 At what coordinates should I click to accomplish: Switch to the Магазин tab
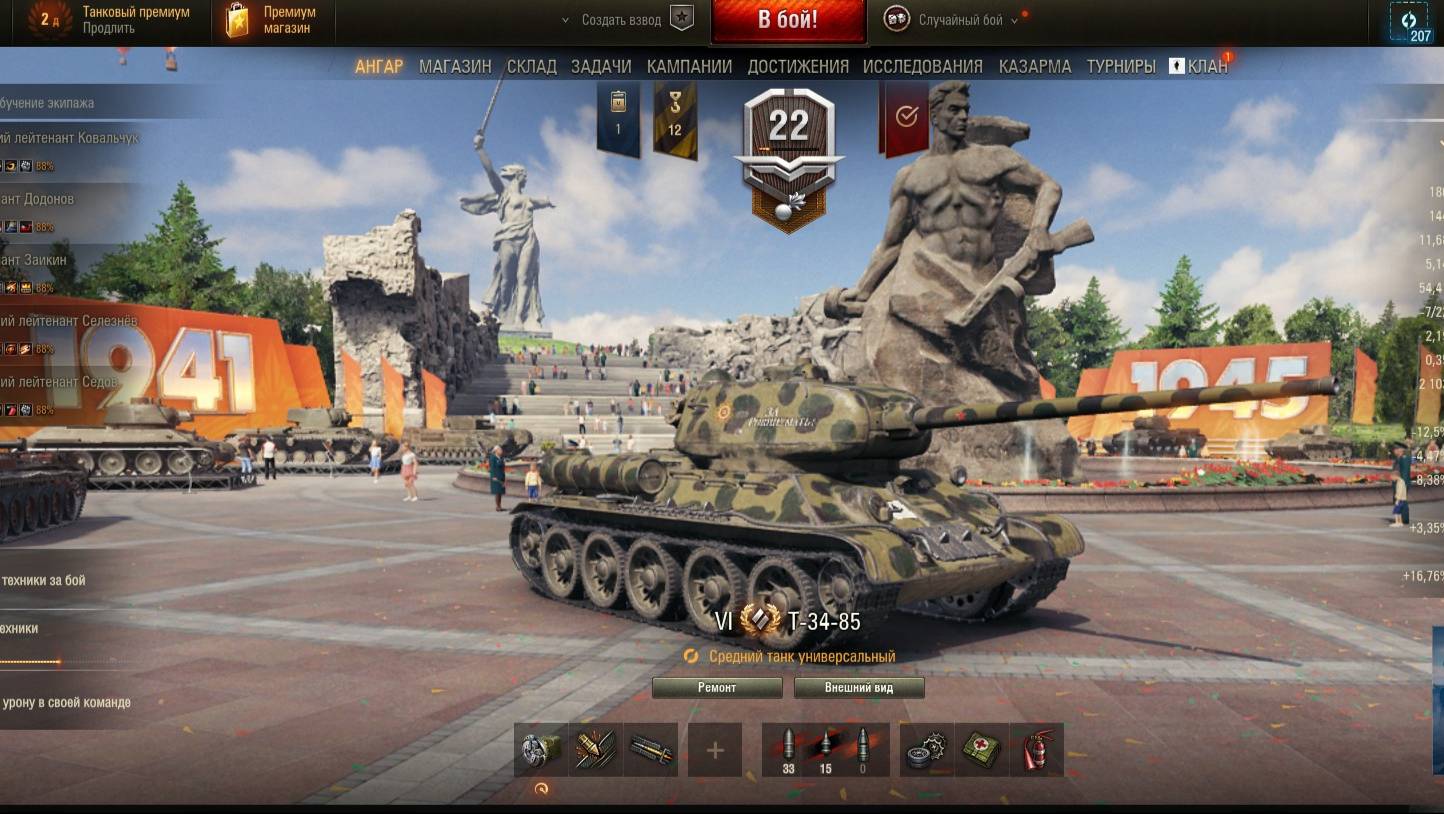(455, 66)
